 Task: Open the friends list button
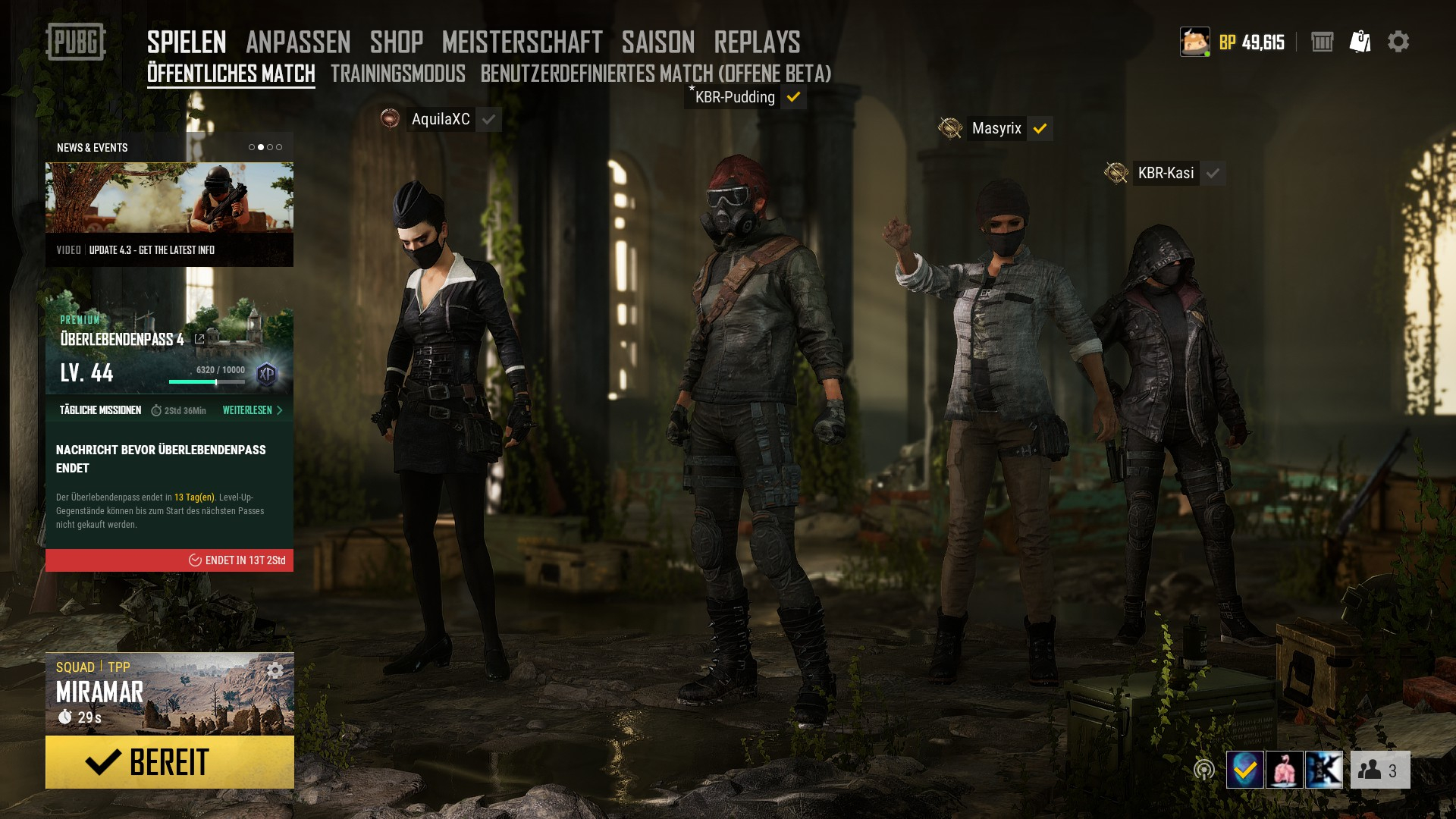(x=1379, y=770)
